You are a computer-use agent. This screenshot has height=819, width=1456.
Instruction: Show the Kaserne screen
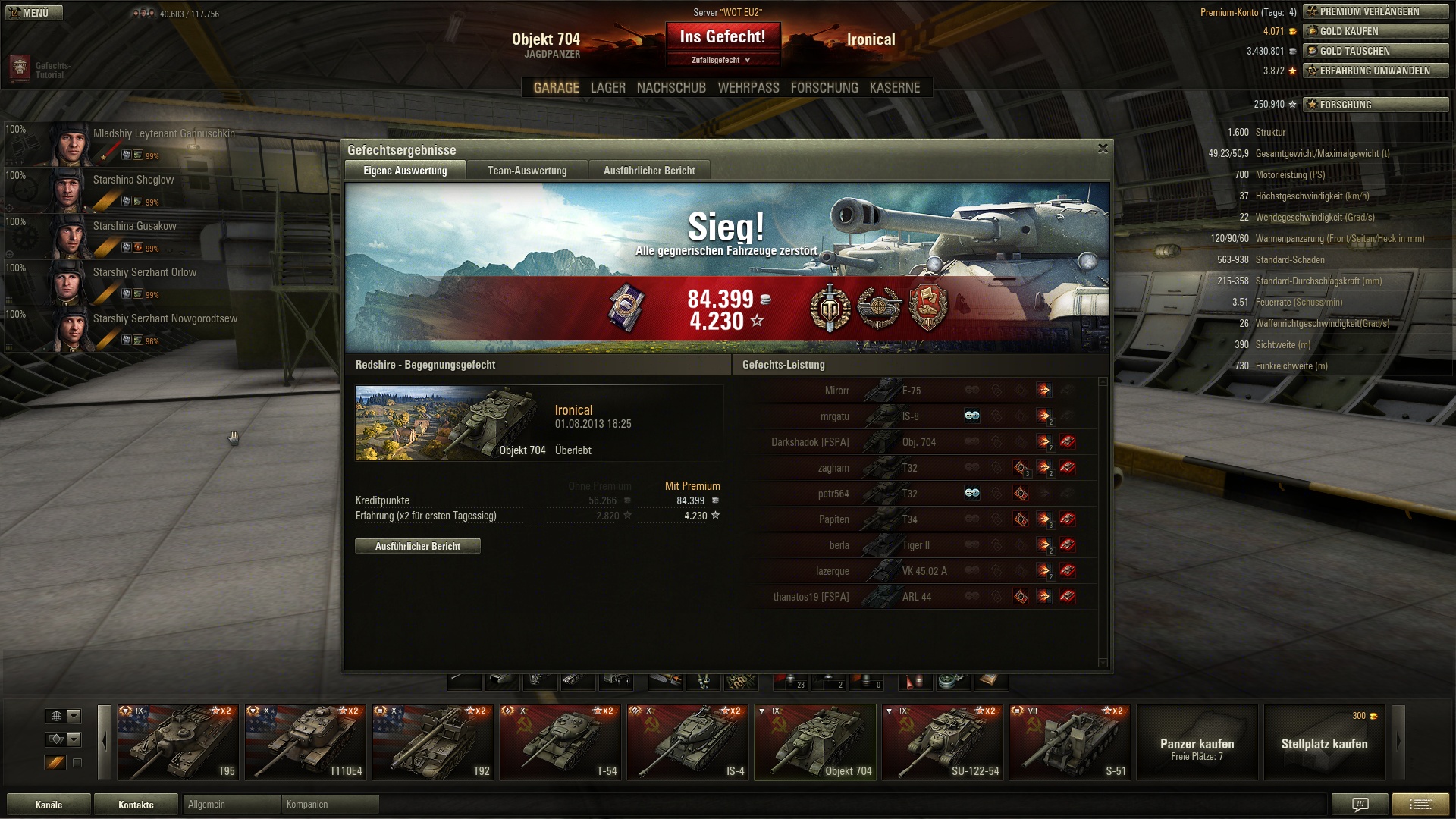click(x=894, y=88)
